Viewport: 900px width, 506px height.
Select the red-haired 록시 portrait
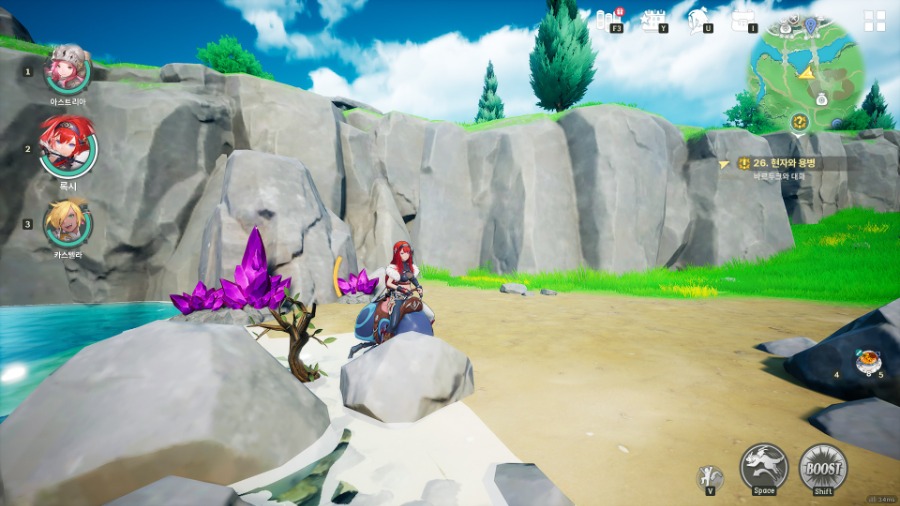[x=68, y=146]
